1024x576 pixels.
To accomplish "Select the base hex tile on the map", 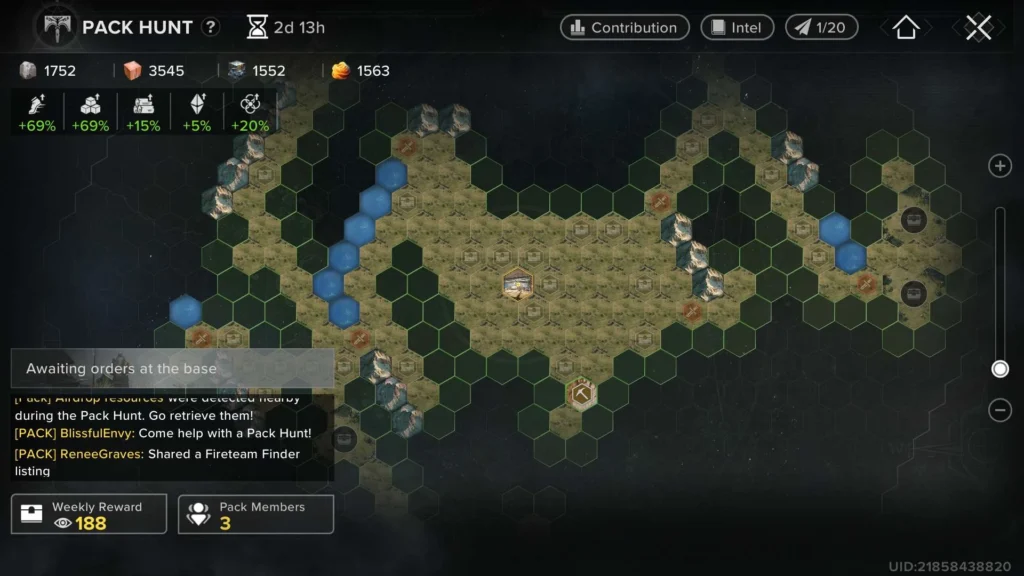I will coord(518,285).
